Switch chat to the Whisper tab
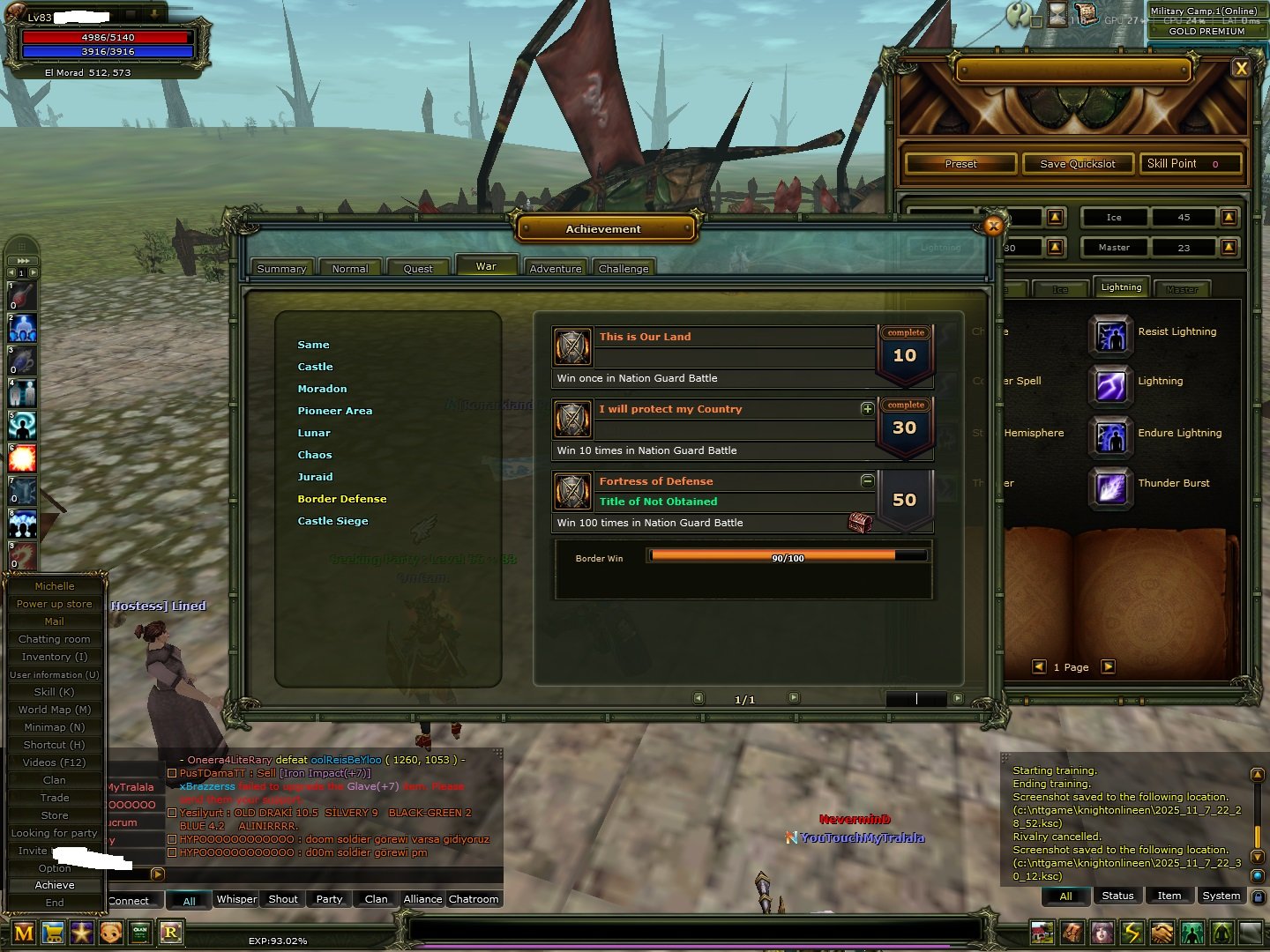This screenshot has height=952, width=1270. click(x=236, y=899)
